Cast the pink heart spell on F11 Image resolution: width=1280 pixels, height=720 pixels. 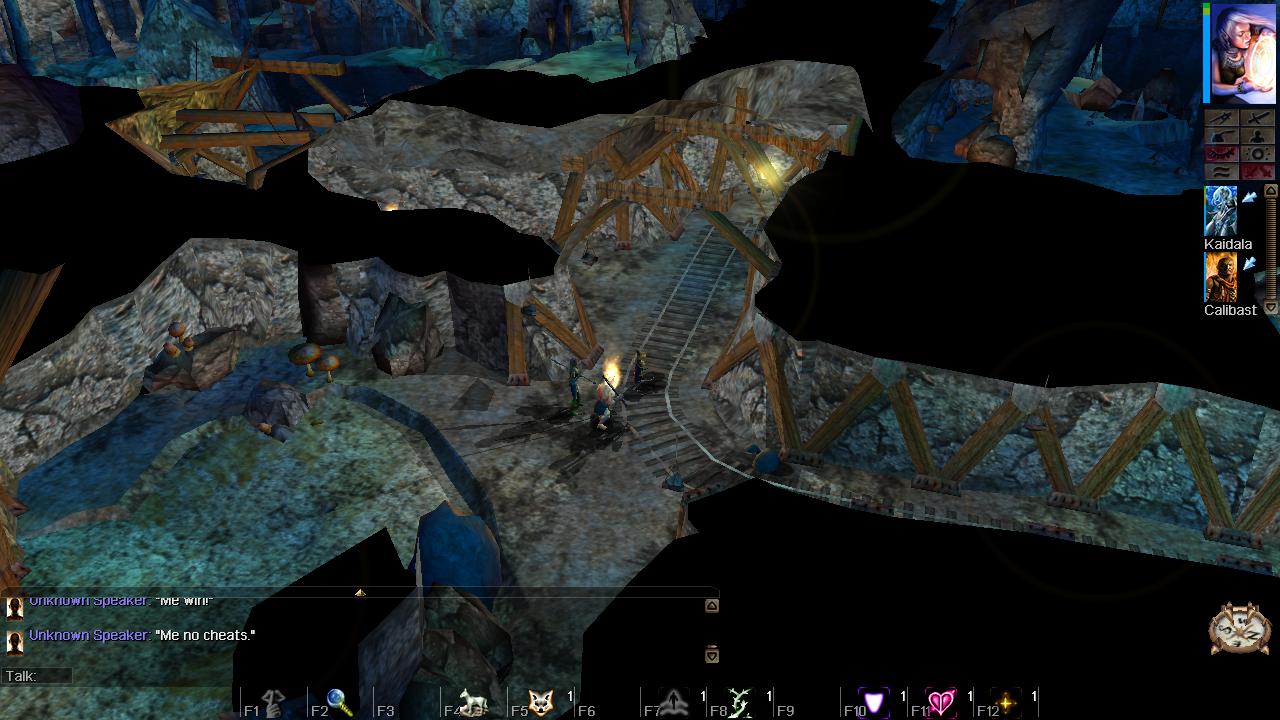tap(941, 703)
